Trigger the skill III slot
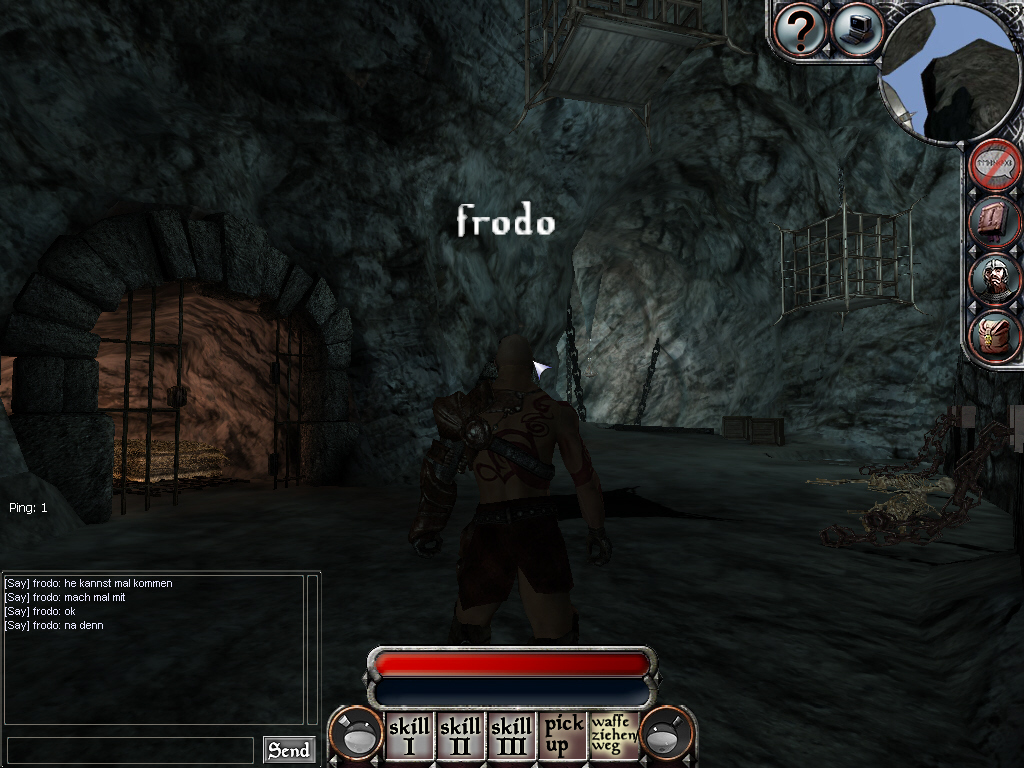This screenshot has height=768, width=1024. [511, 737]
